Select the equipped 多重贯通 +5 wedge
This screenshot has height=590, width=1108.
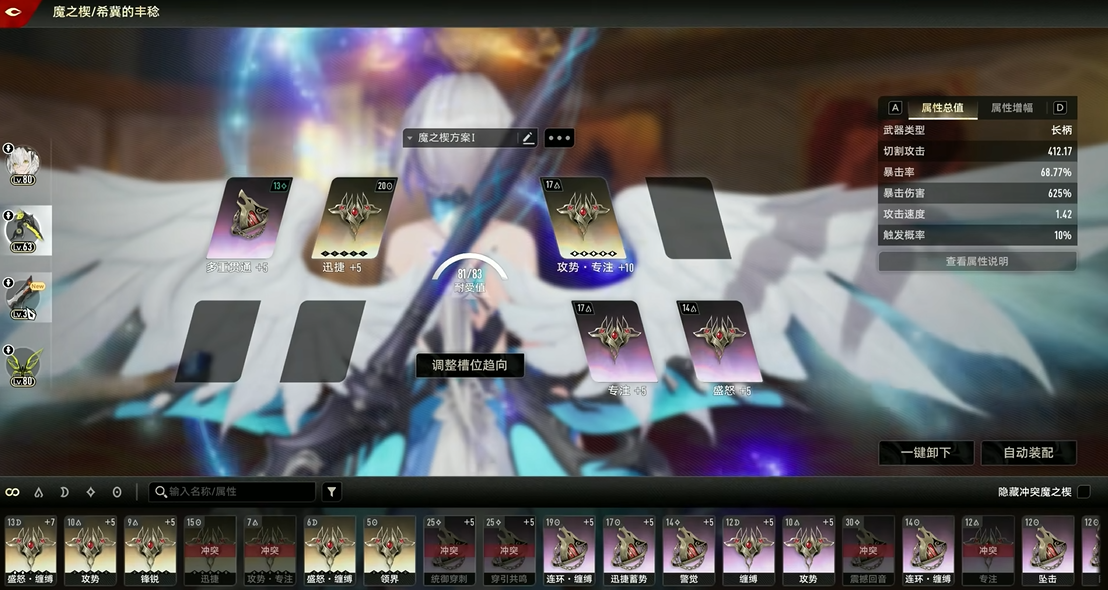240,220
